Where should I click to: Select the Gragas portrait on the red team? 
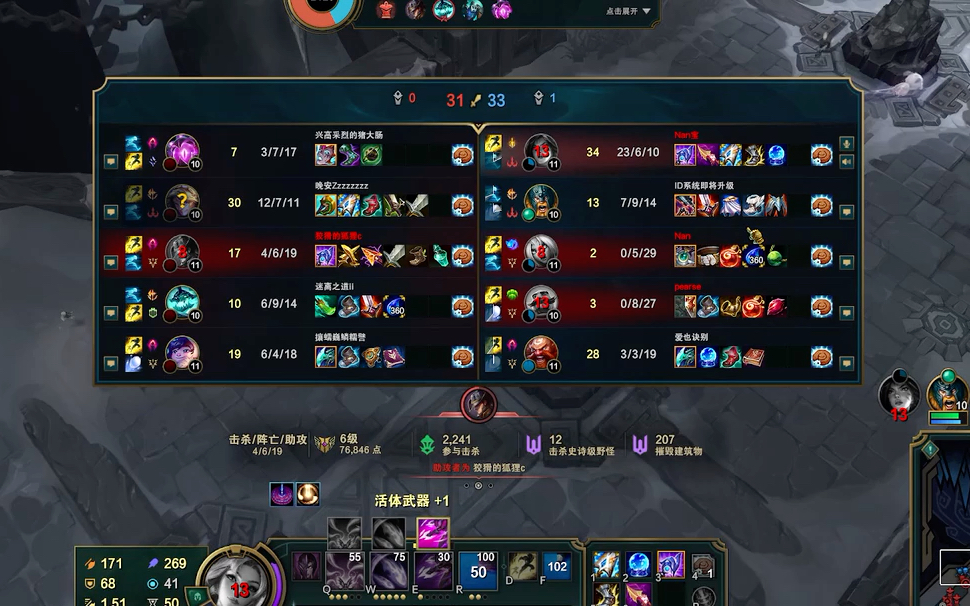pos(541,352)
